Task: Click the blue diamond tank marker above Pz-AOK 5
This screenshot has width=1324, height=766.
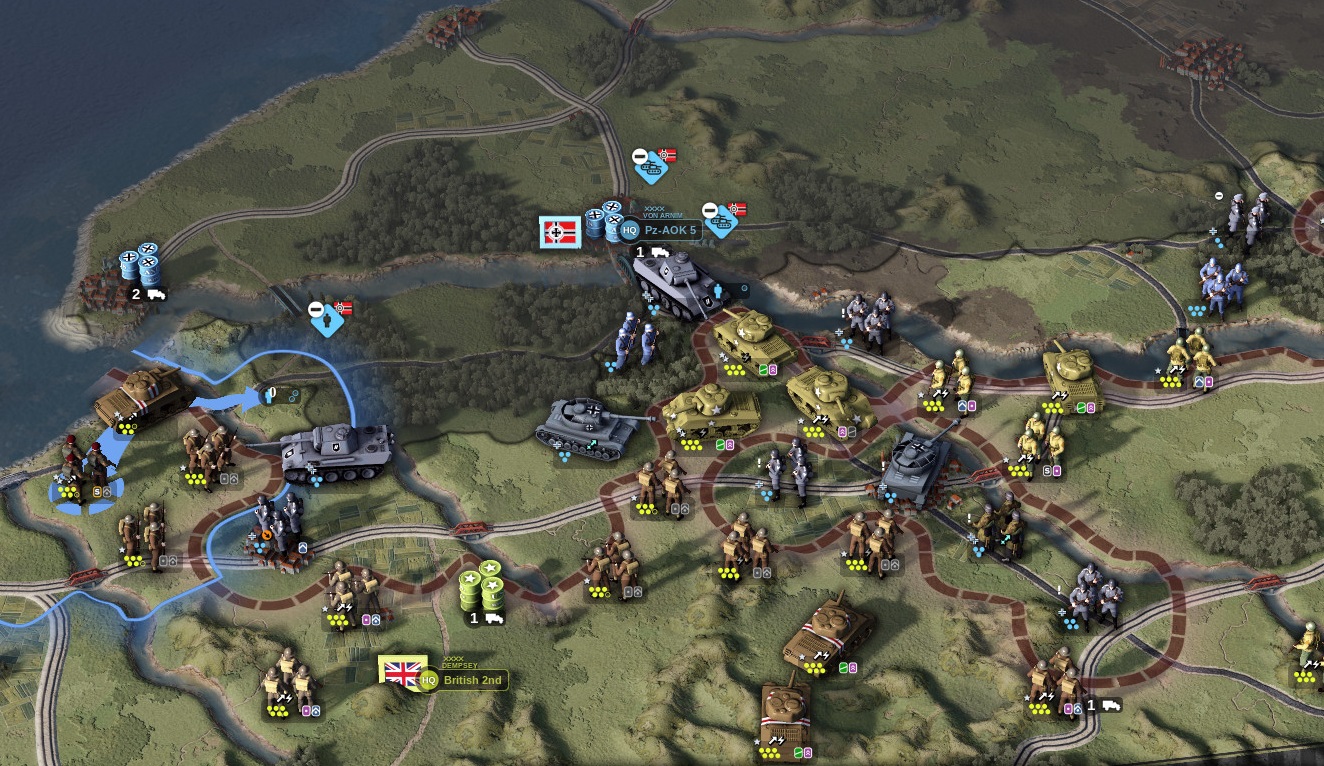Action: 652,165
